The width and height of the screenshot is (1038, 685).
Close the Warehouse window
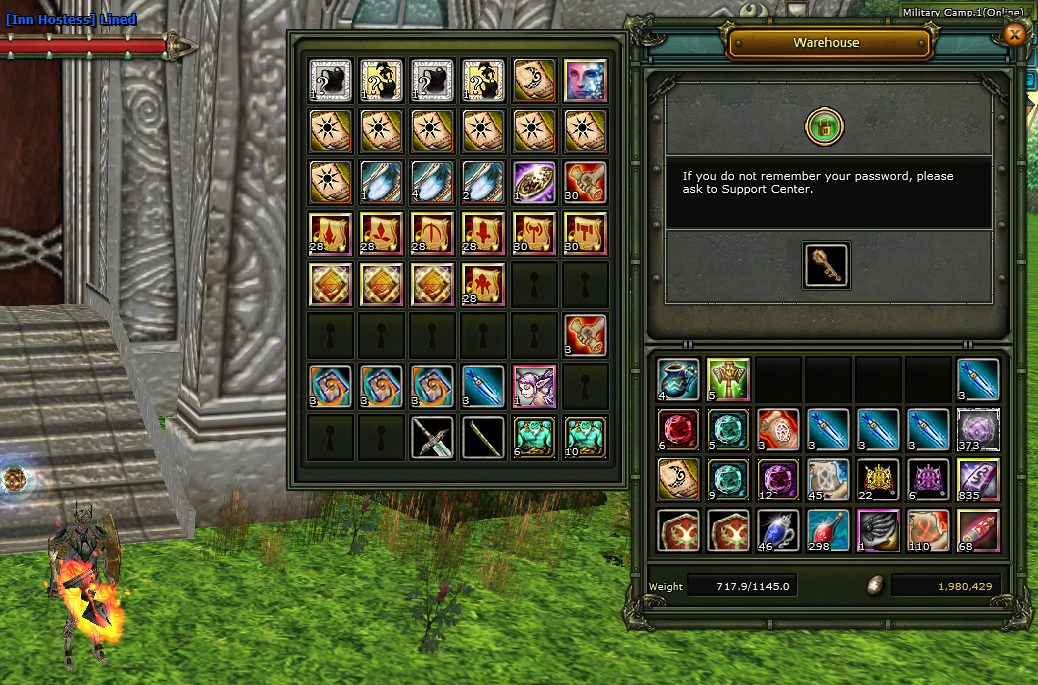point(1014,35)
